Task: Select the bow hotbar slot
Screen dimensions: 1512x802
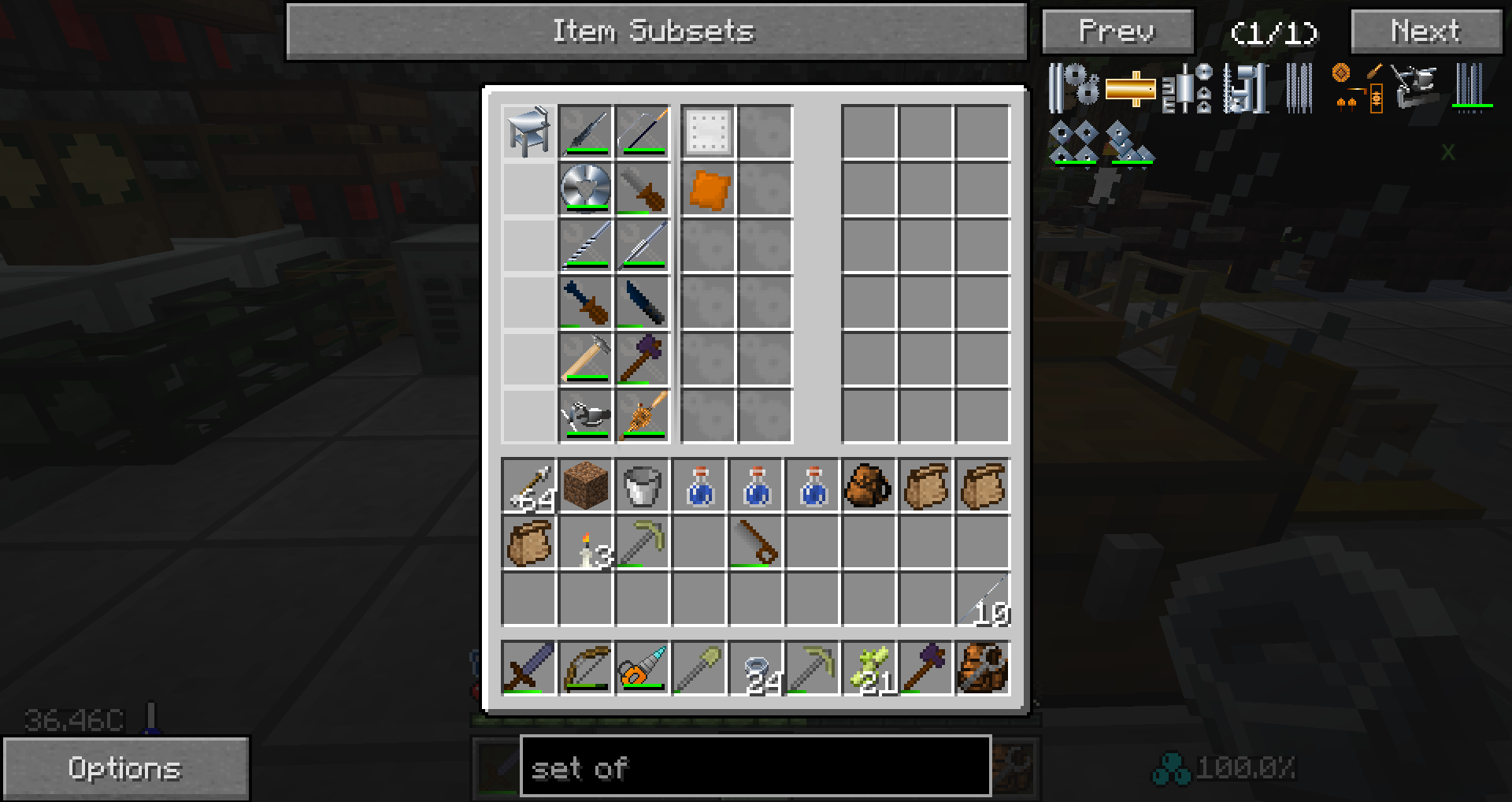Action: coord(586,668)
